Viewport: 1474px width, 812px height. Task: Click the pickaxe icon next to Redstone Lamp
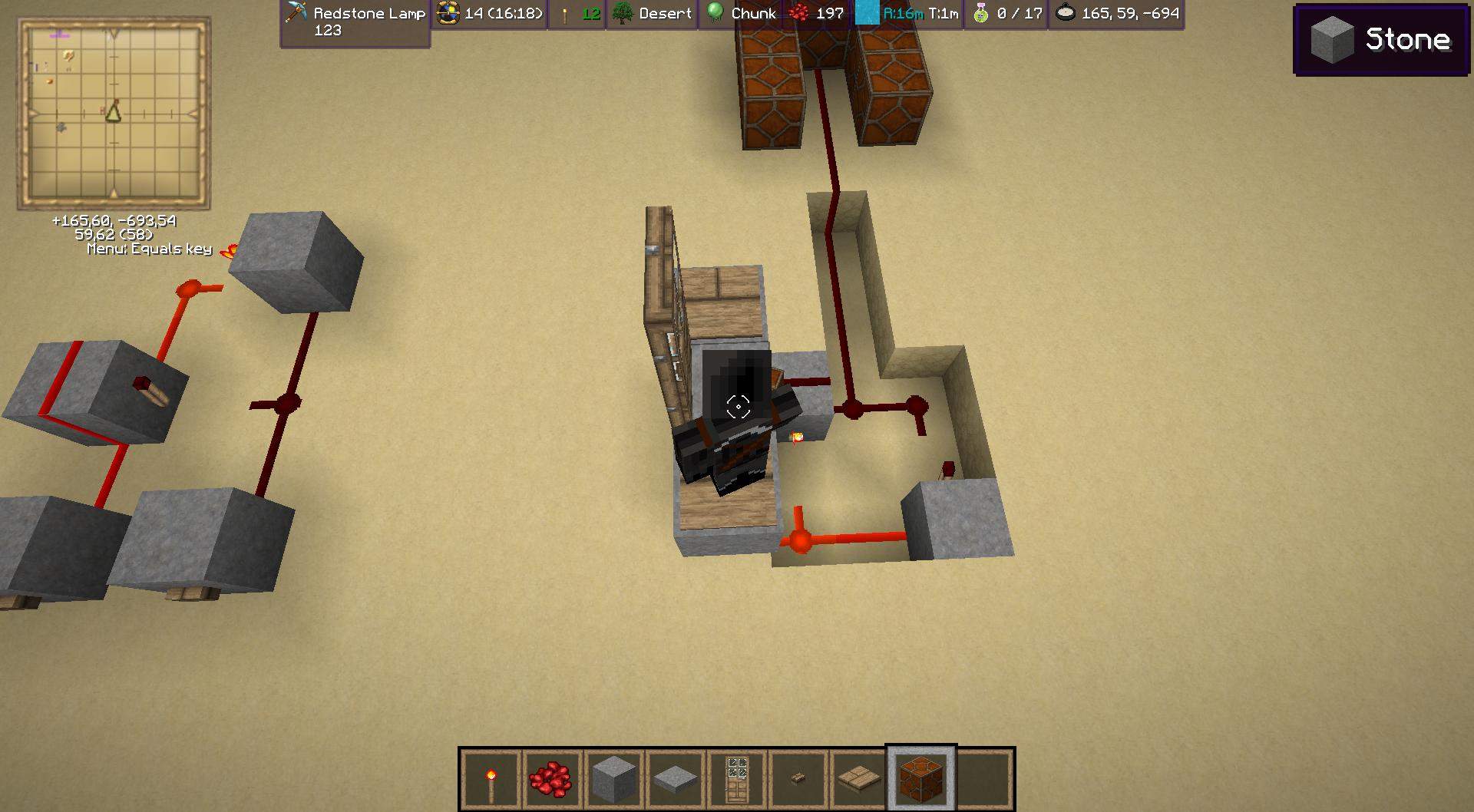pos(296,13)
